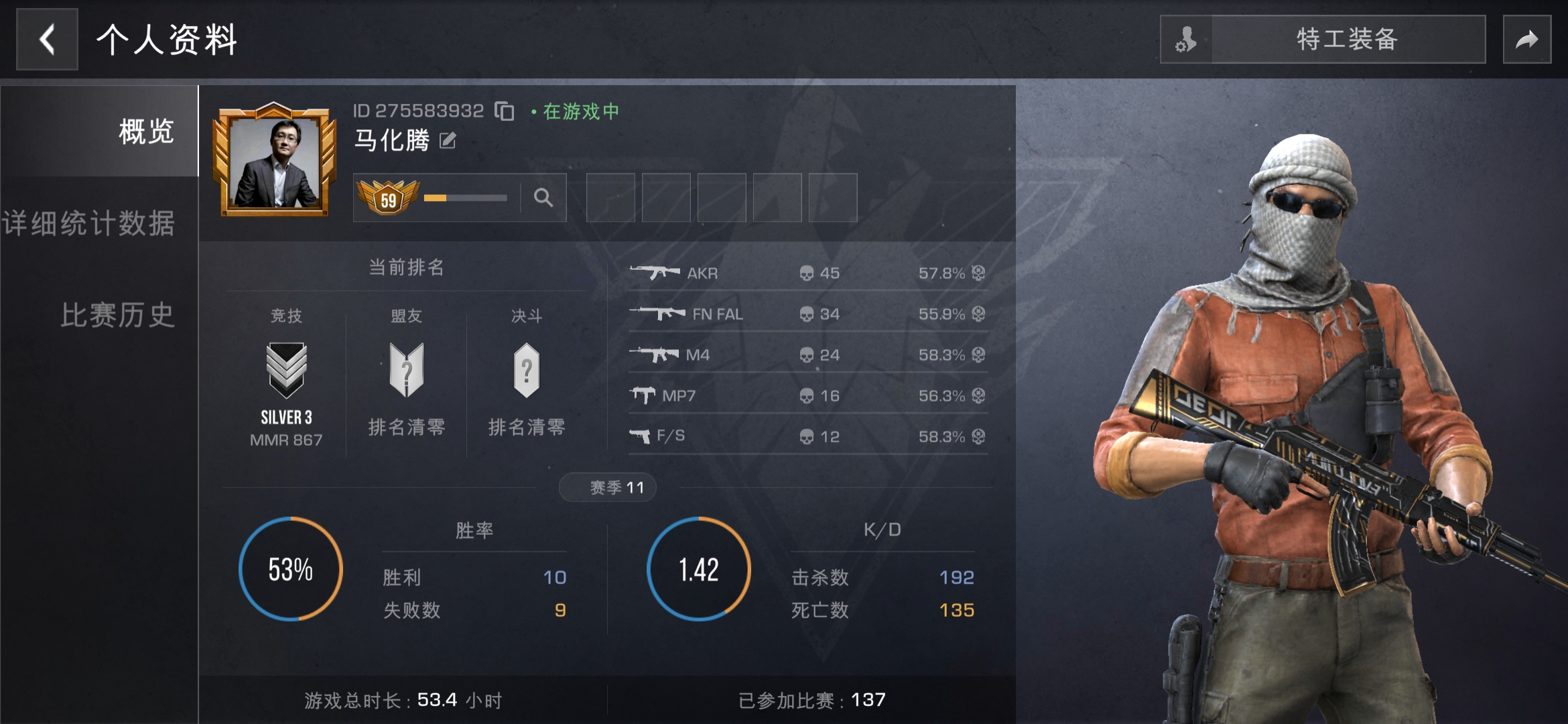Select the AKR rifle weapon icon
Viewport: 1568px width, 724px height.
coord(653,272)
